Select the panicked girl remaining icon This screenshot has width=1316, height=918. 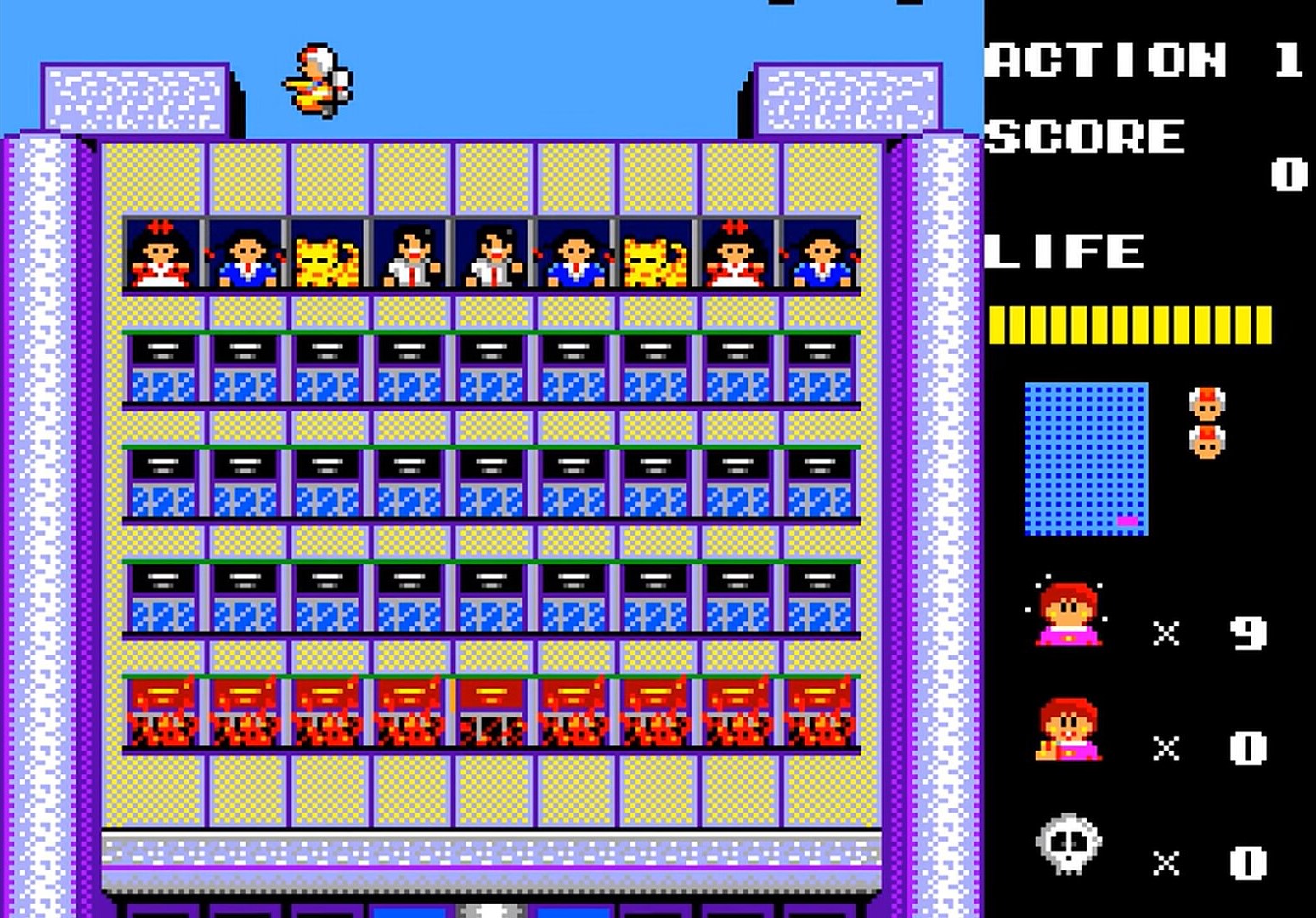[x=1067, y=614]
